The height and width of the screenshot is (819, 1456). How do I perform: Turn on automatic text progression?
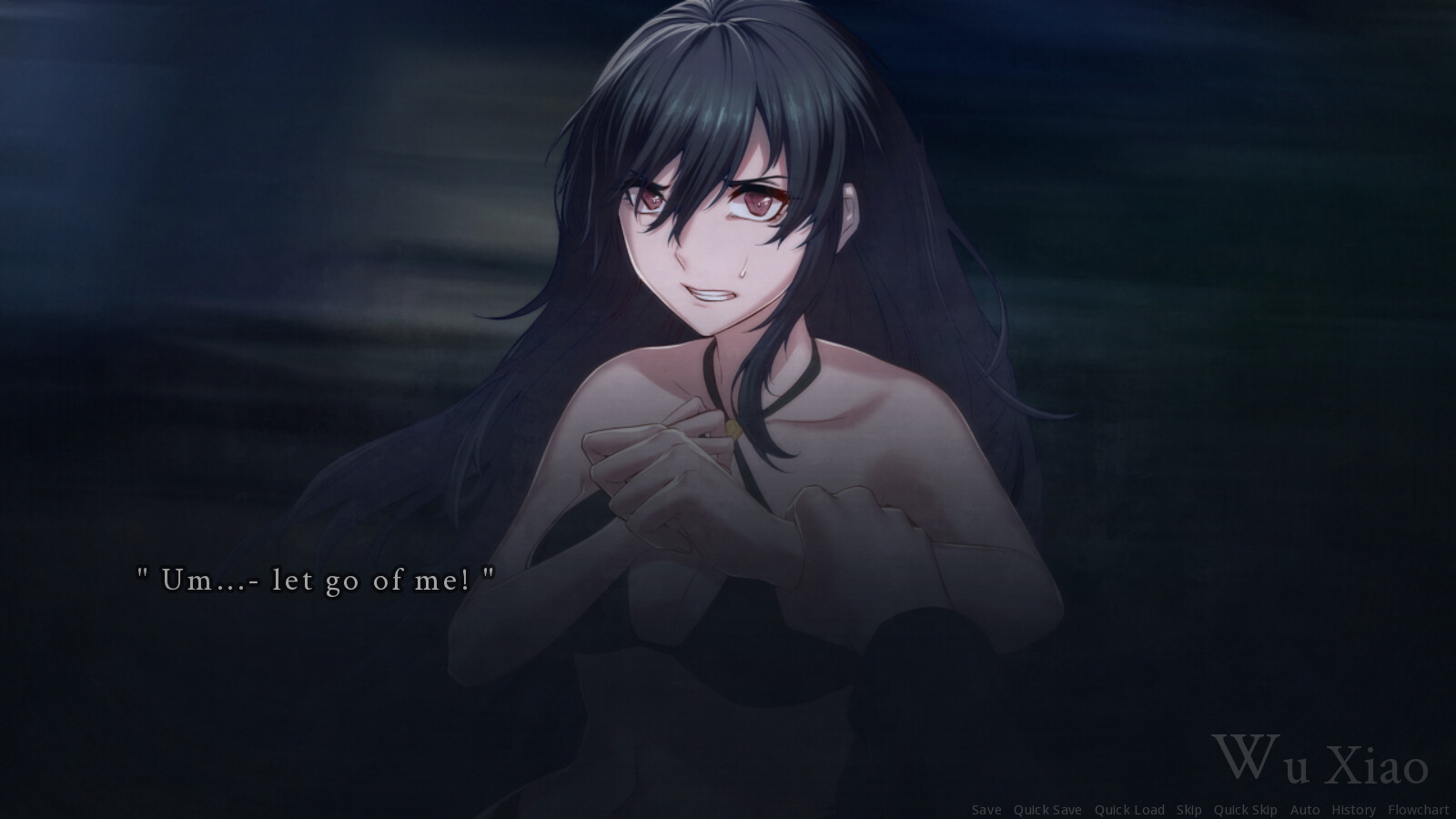coord(1305,810)
